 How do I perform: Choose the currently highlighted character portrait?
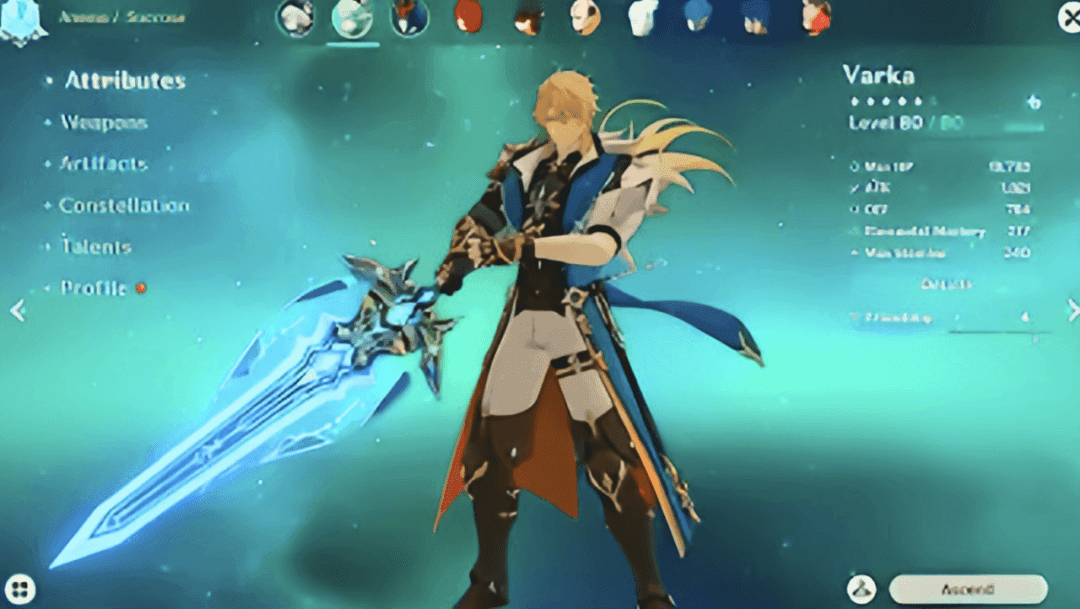pyautogui.click(x=352, y=18)
